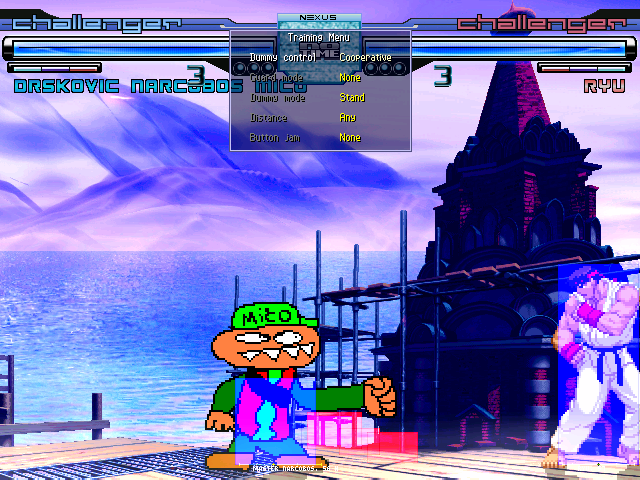Change the Cooperative dummy control value

[x=365, y=58]
